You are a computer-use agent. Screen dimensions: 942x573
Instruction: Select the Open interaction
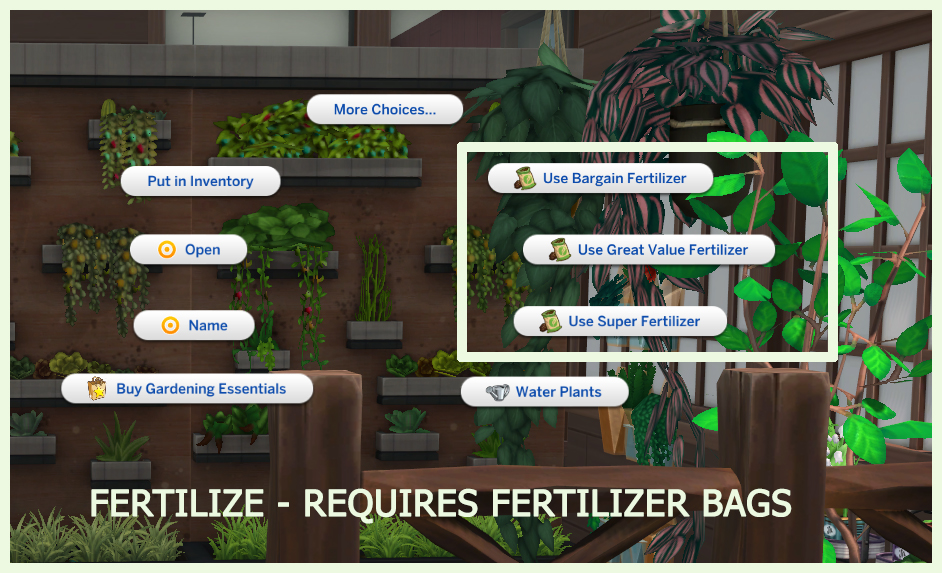[x=189, y=250]
